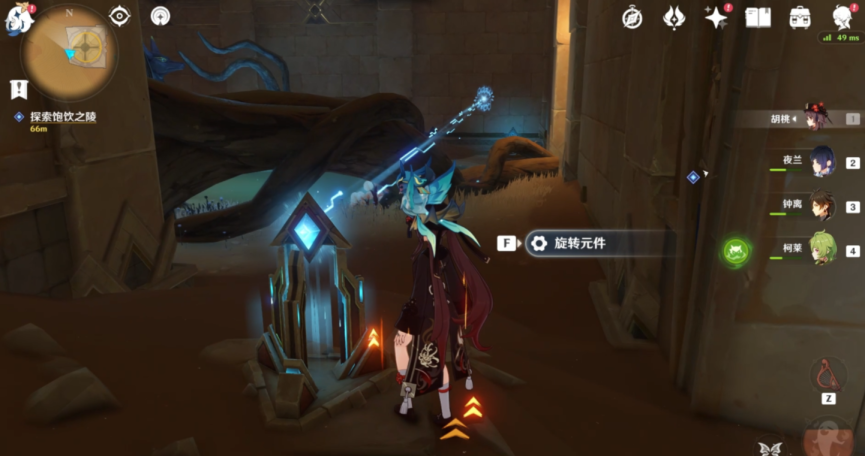
Task: Activate the butterfly sprint icon
Action: click(x=770, y=448)
